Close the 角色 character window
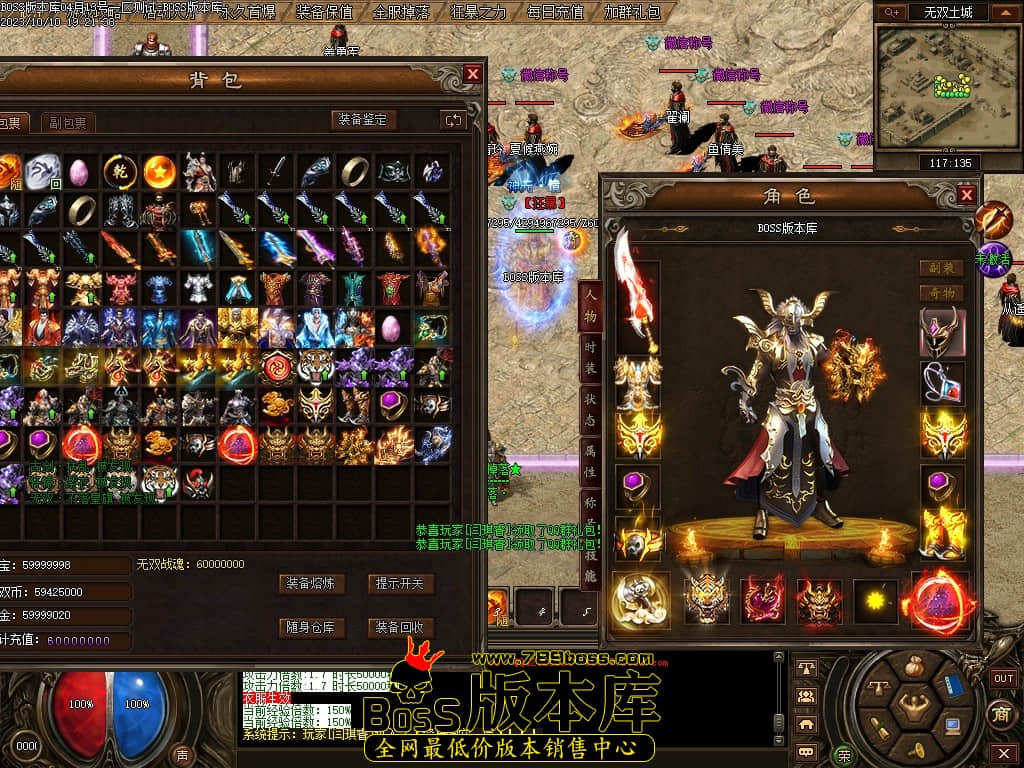1024x768 pixels. click(x=966, y=195)
